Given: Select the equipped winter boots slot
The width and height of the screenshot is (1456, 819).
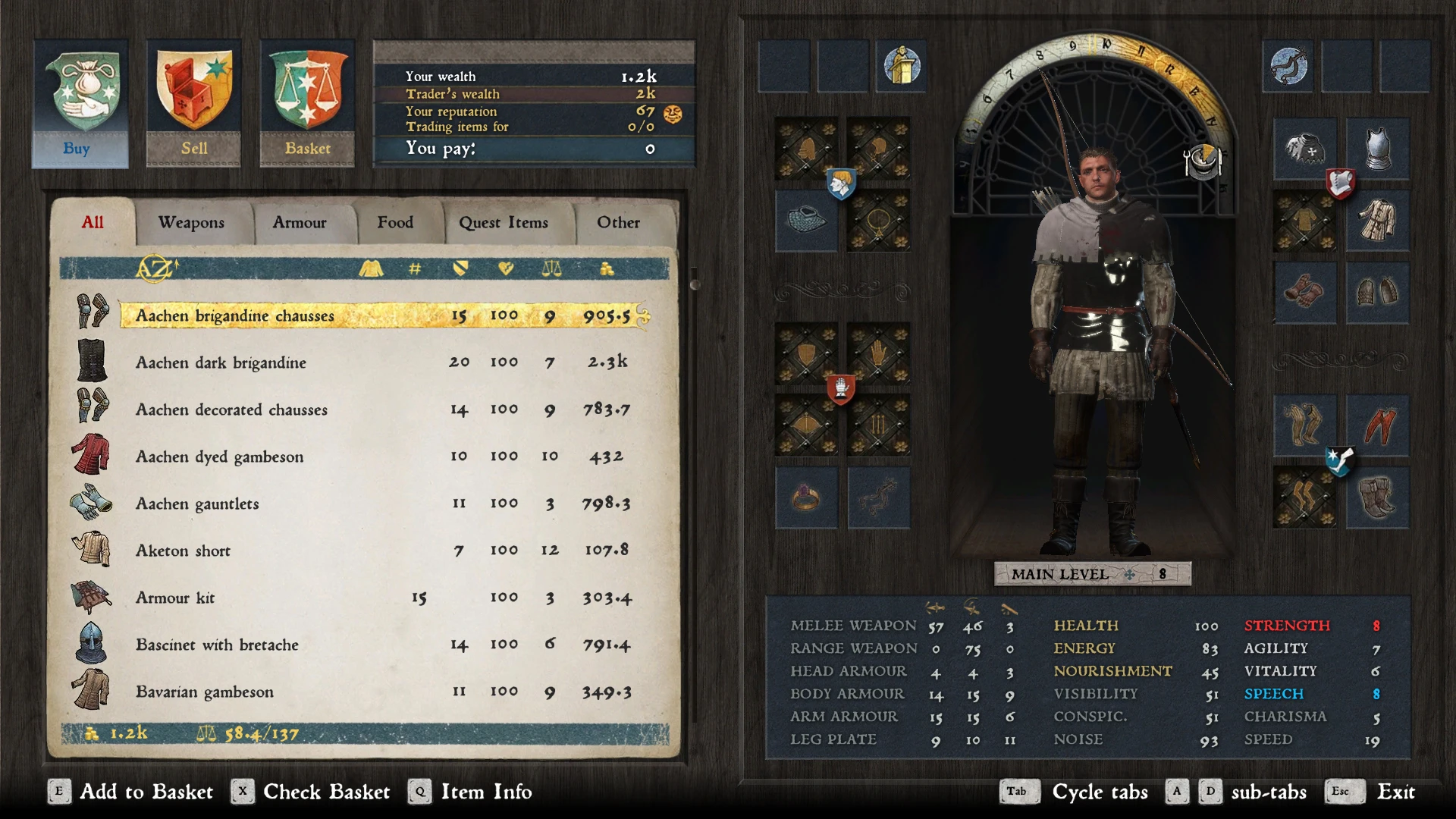Looking at the screenshot, I should click(x=1378, y=498).
